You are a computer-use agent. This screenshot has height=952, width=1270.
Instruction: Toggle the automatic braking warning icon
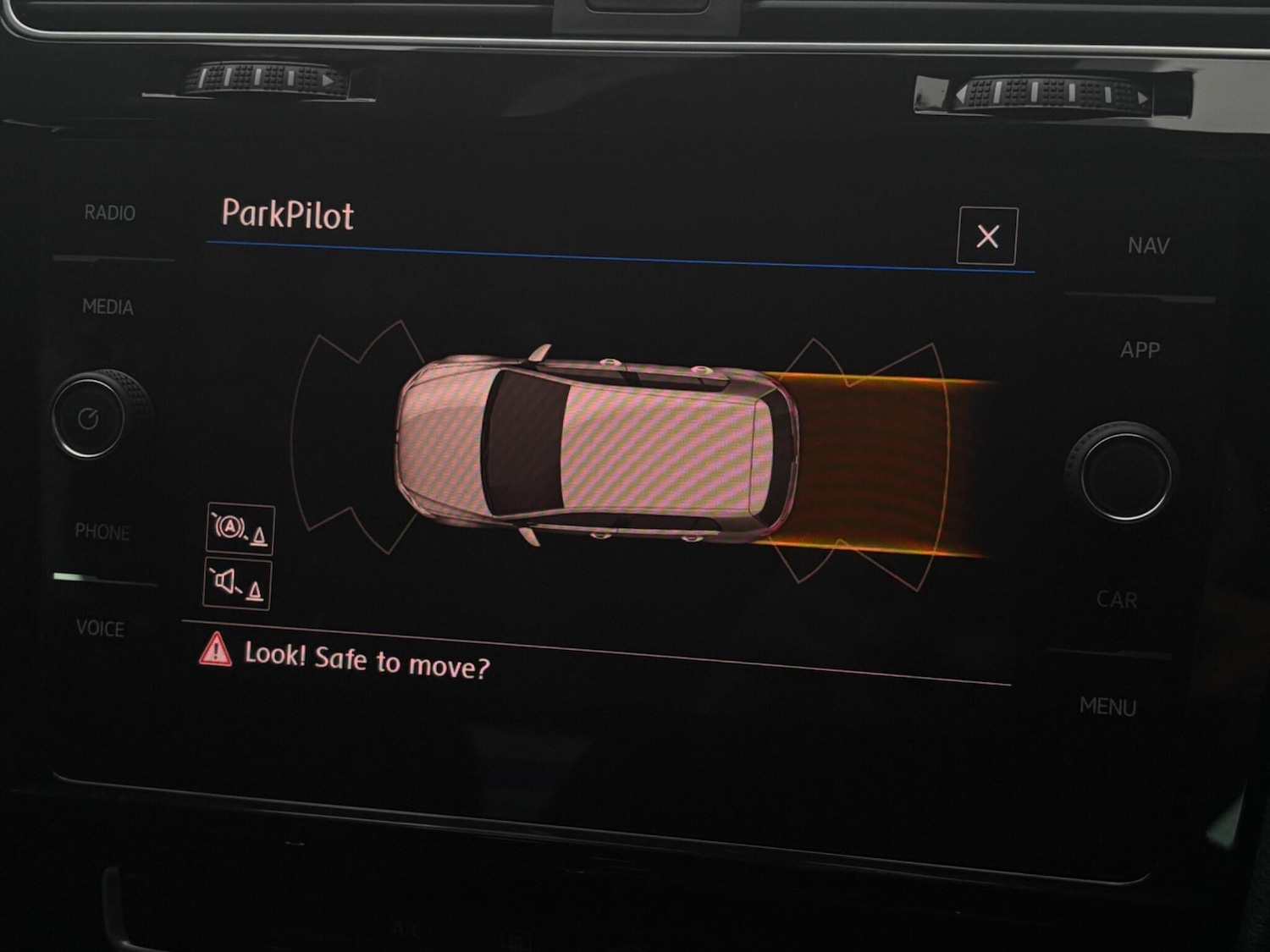tap(240, 529)
